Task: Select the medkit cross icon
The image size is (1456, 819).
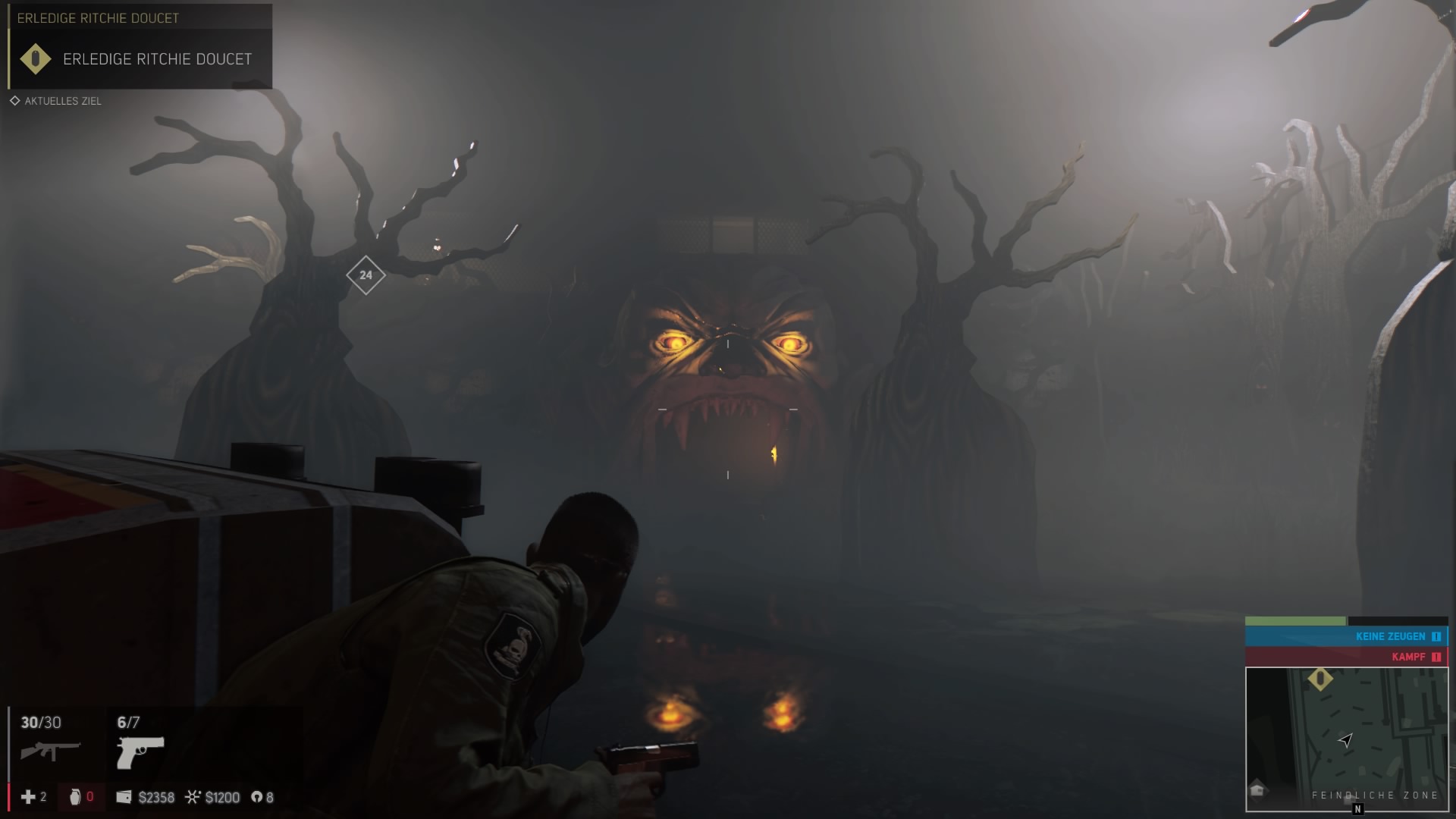Action: pos(28,797)
